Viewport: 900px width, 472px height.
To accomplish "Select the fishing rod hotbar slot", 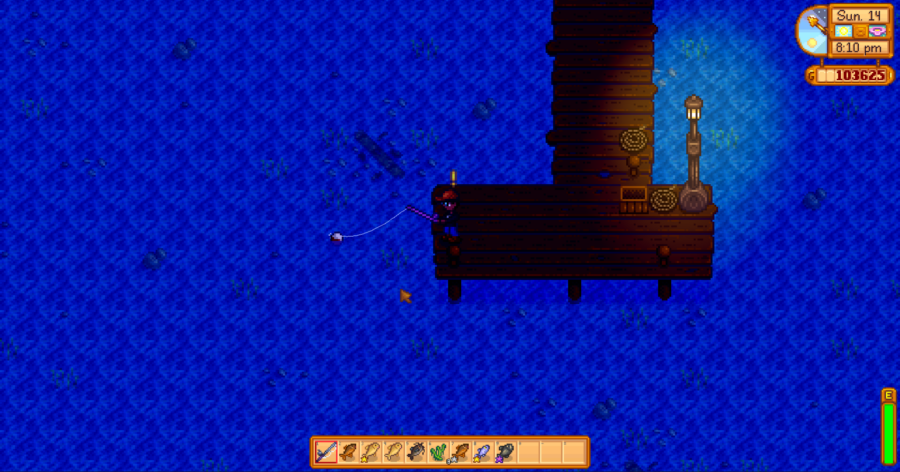I will tap(326, 452).
